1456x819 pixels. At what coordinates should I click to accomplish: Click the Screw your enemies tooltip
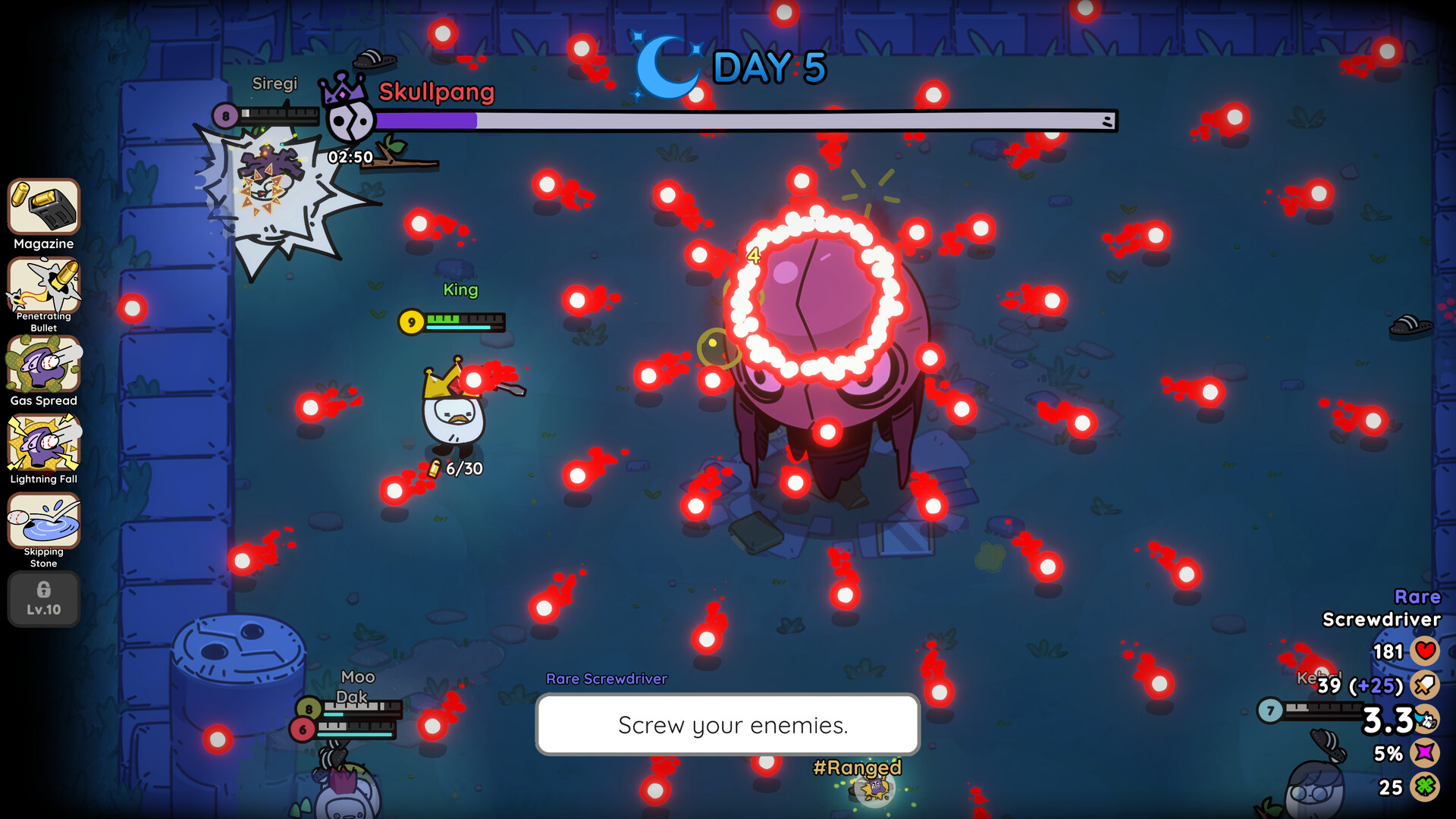[727, 725]
